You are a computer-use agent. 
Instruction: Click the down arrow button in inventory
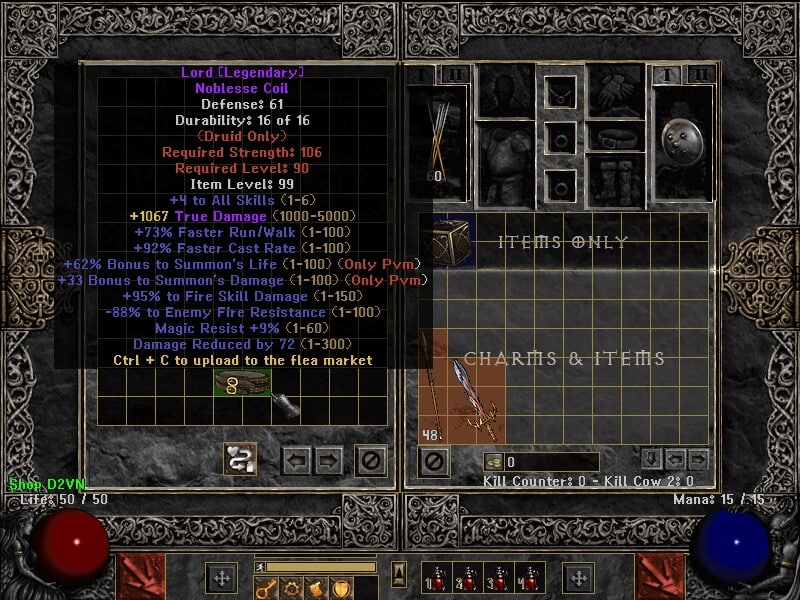pos(651,460)
